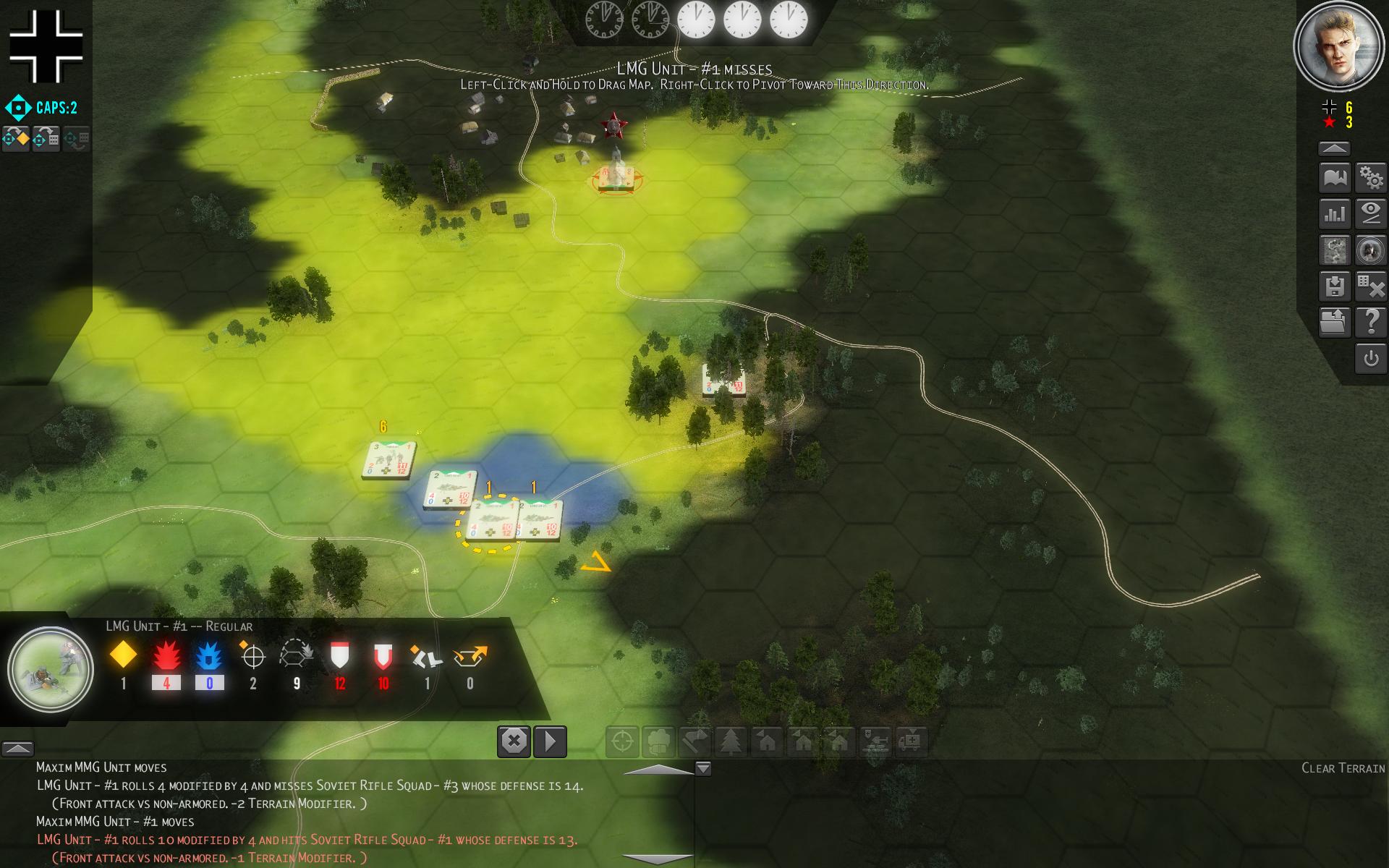Click the power quit button

coord(1371,359)
